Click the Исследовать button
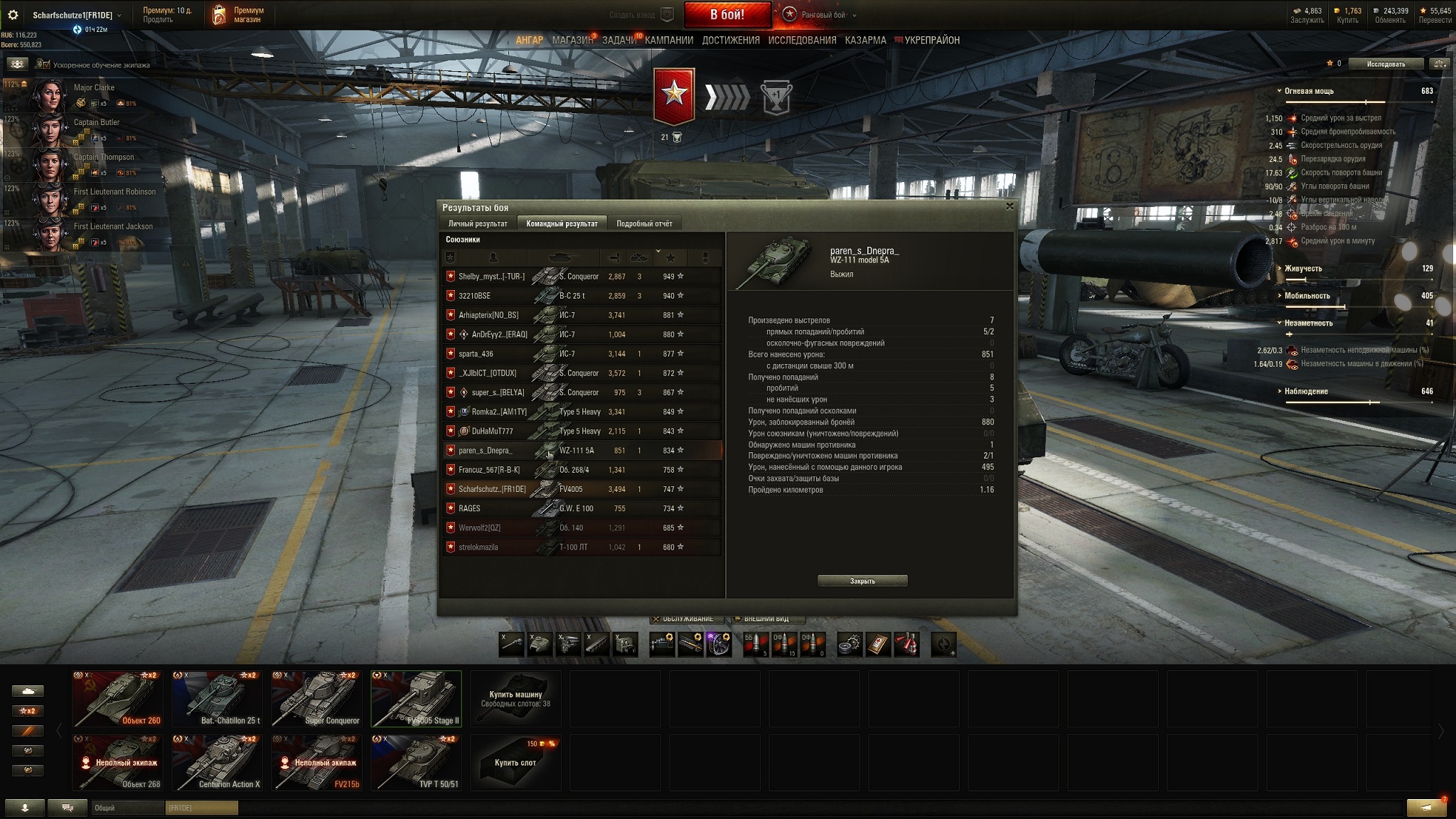The width and height of the screenshot is (1456, 819). [1386, 64]
